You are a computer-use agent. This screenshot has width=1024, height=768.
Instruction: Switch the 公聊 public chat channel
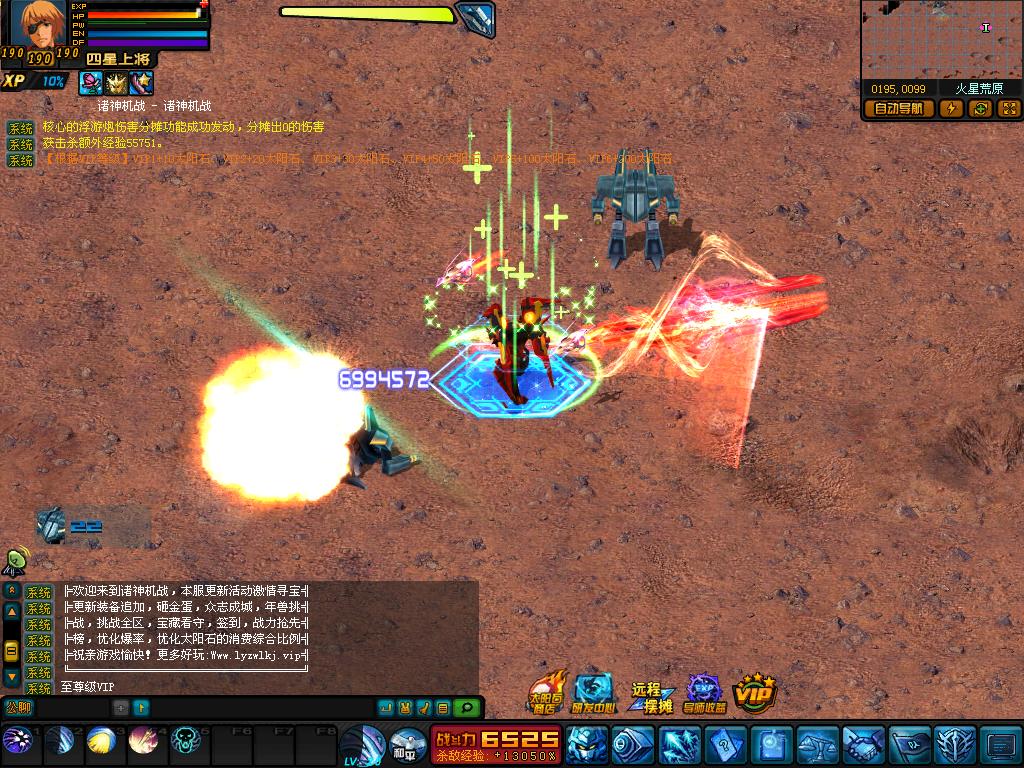click(x=19, y=708)
